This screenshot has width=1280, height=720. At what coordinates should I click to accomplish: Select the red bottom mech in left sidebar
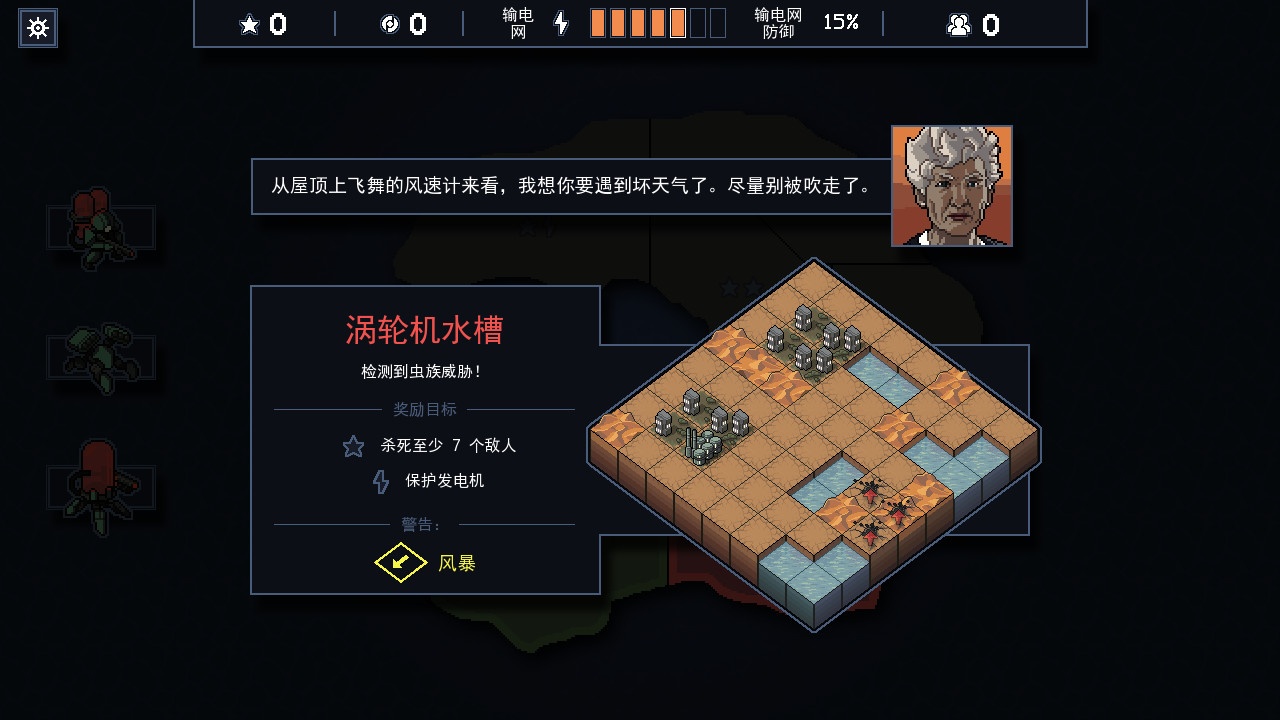coord(100,483)
